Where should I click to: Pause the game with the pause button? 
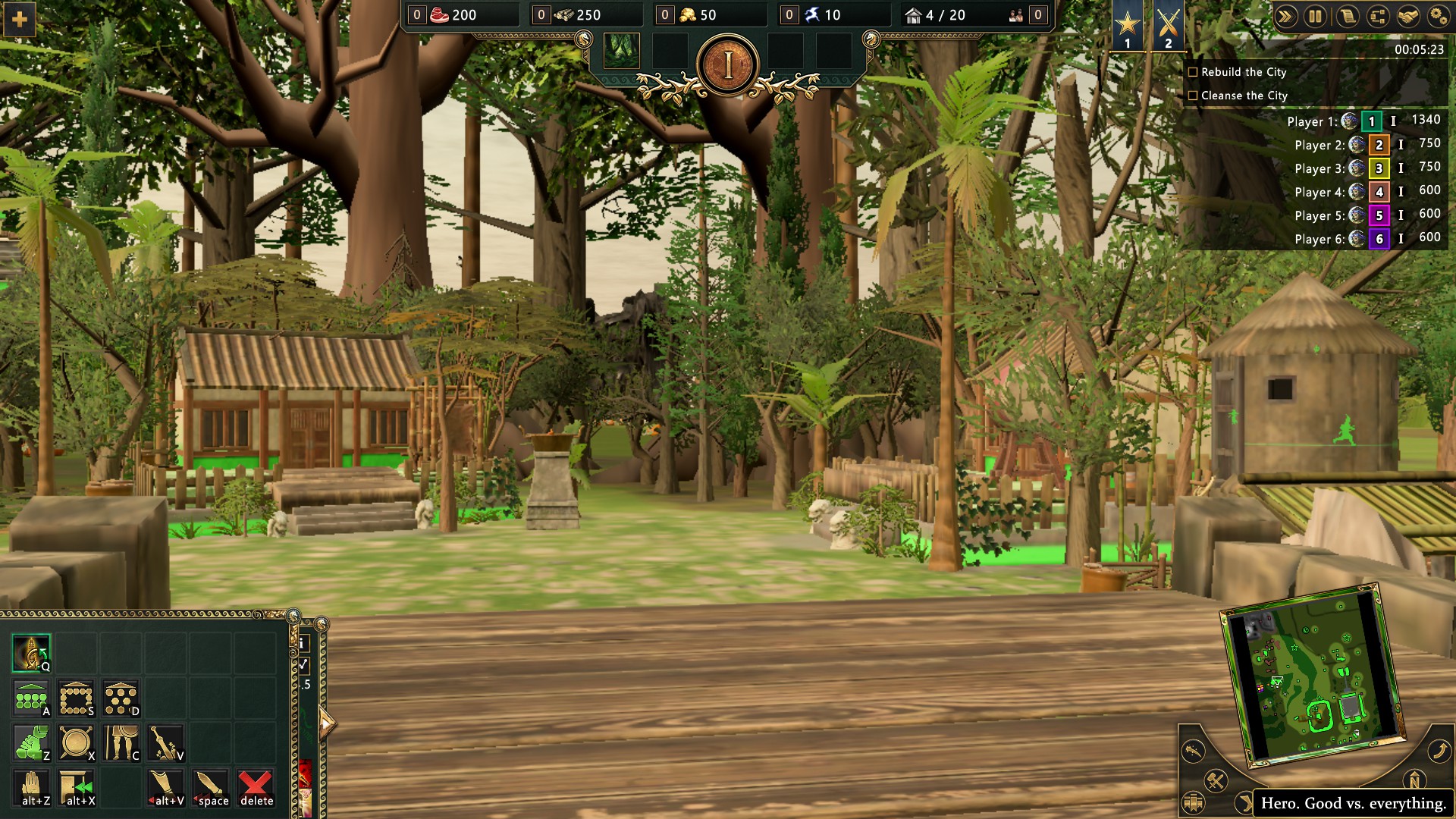(1316, 17)
